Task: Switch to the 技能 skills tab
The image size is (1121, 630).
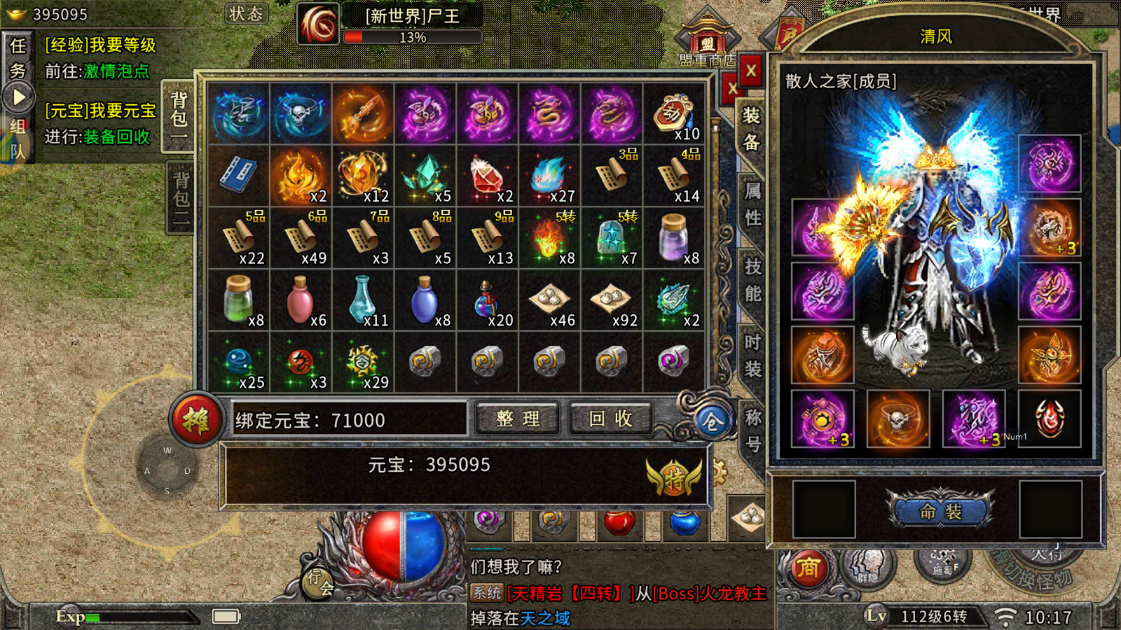Action: [x=752, y=280]
